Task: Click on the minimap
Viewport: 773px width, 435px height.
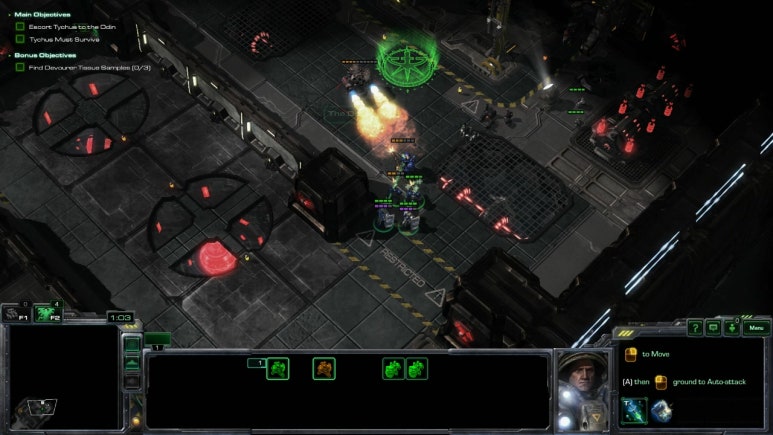Action: 60,380
